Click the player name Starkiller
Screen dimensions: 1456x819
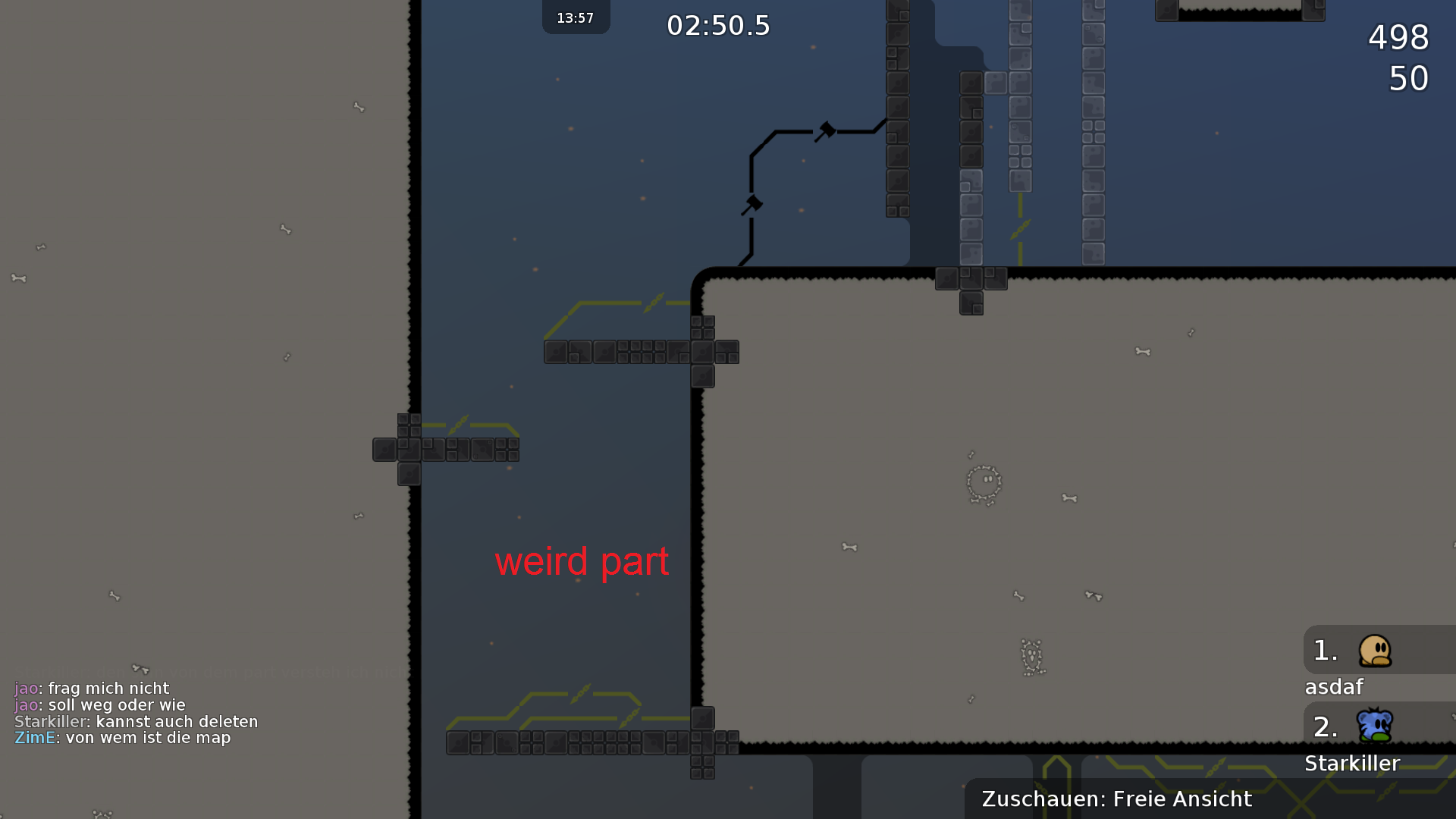(1353, 764)
